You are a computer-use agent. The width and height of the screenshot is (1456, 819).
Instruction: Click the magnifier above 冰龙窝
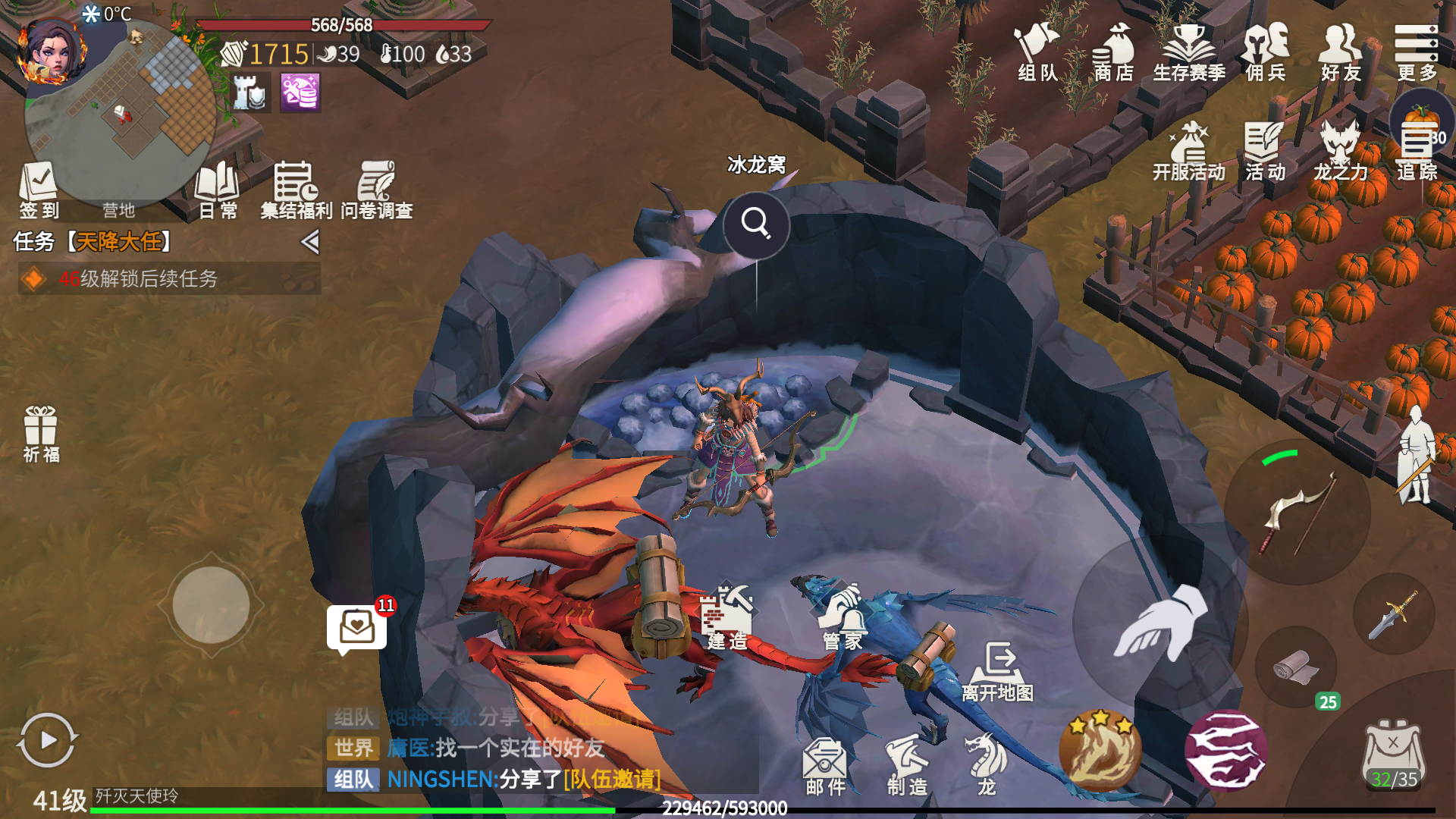pyautogui.click(x=756, y=224)
